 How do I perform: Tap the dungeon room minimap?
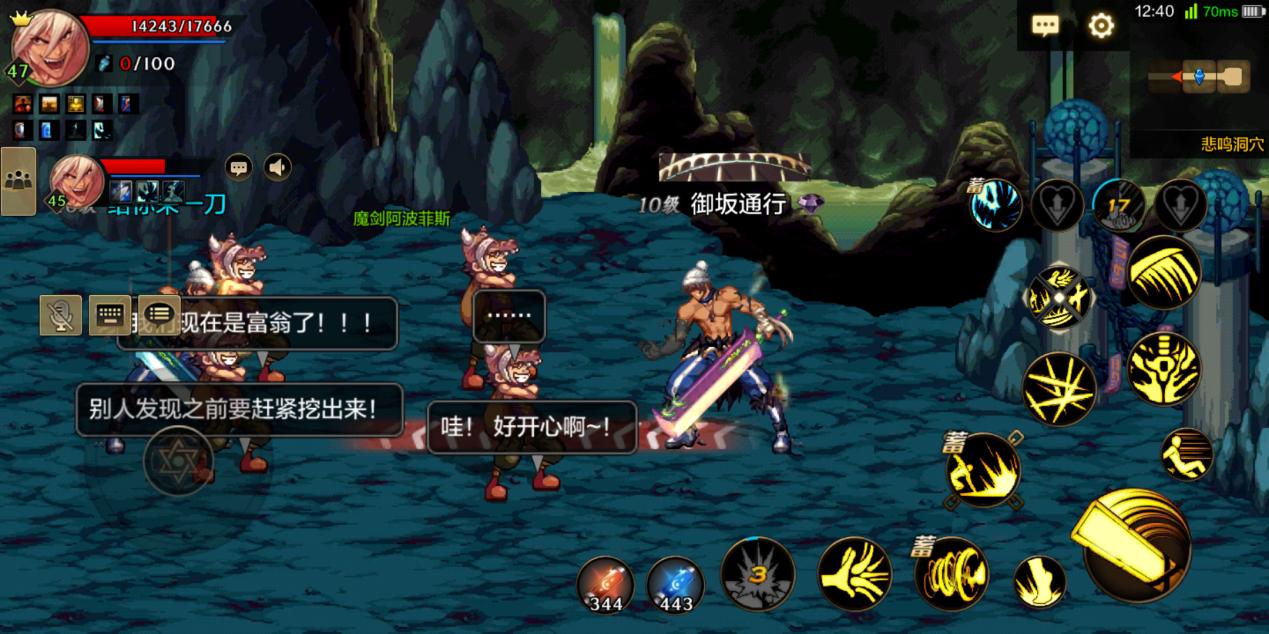1198,76
